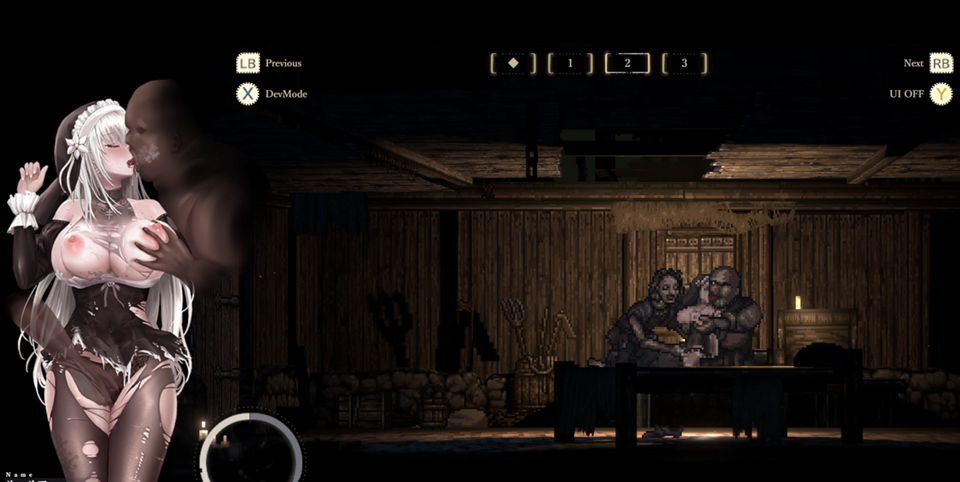Switch to page tab 1
Viewport: 960px width, 482px height.
570,63
